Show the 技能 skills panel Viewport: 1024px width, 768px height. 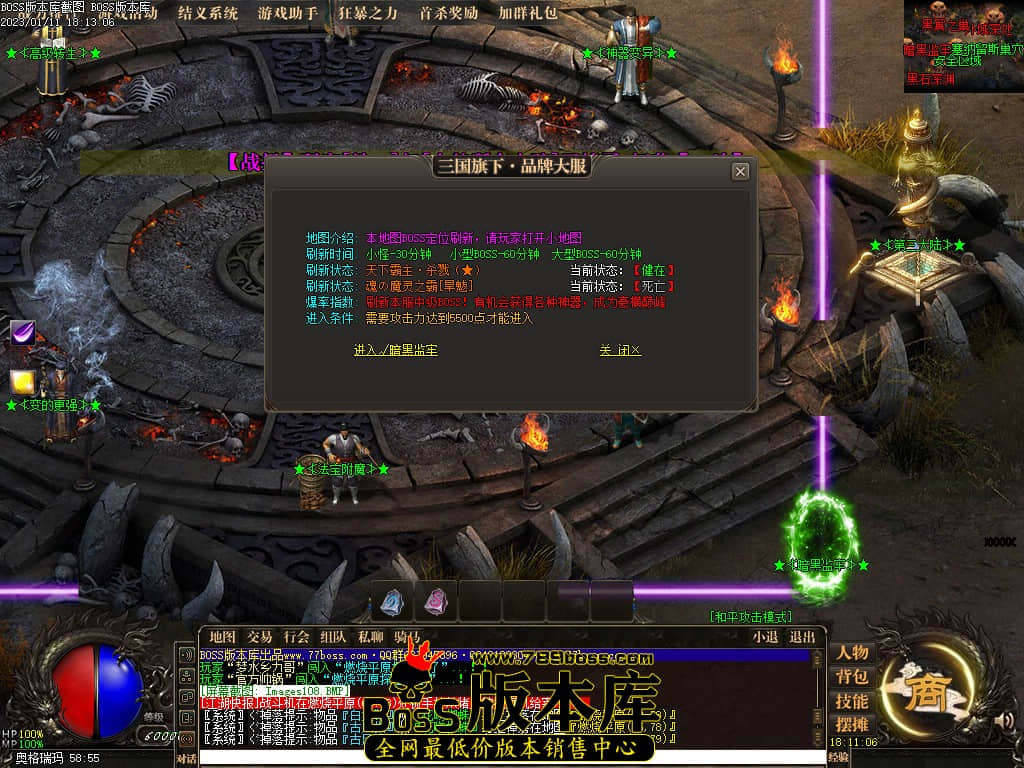tap(852, 700)
